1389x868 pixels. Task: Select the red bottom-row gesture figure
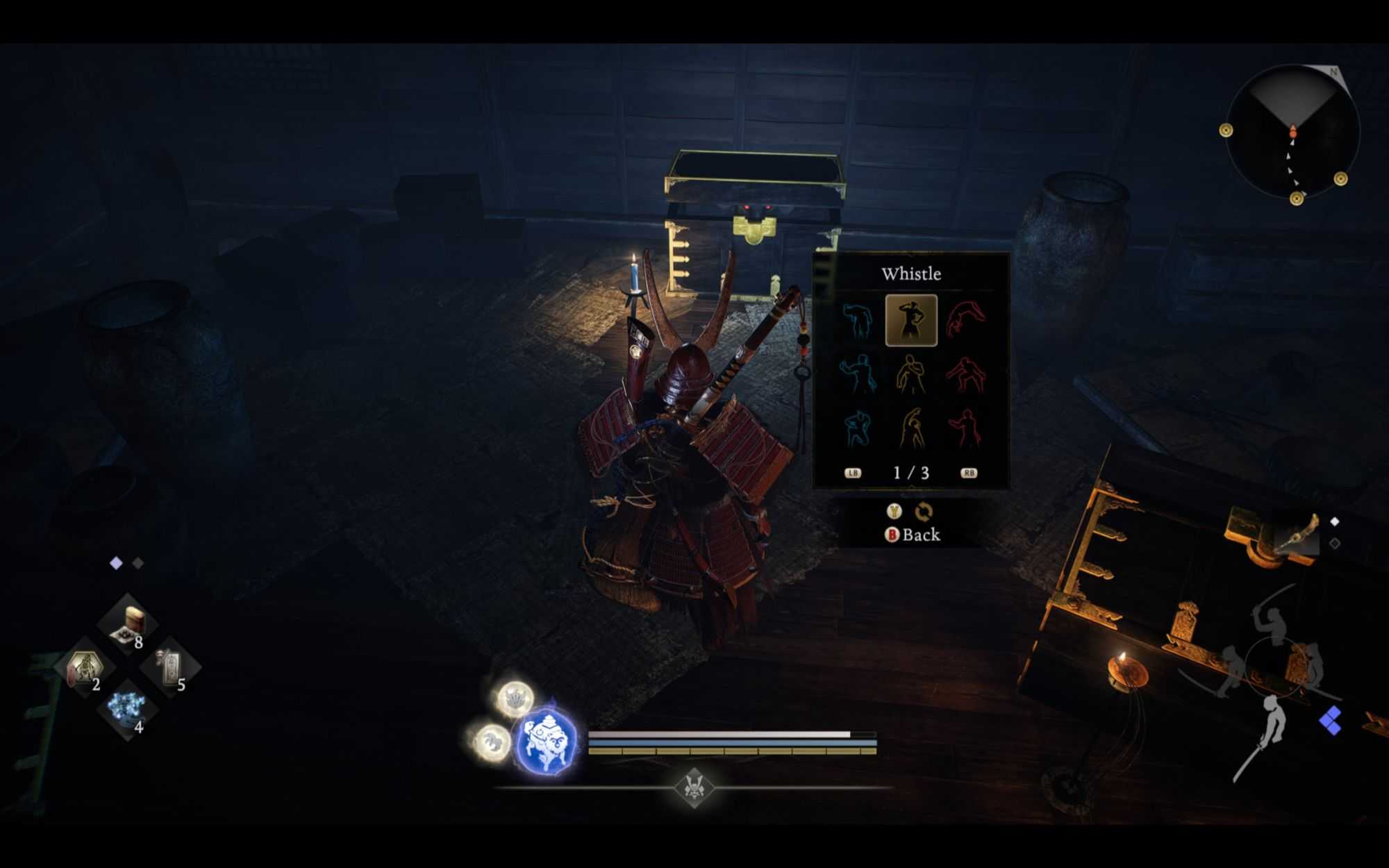pos(965,428)
